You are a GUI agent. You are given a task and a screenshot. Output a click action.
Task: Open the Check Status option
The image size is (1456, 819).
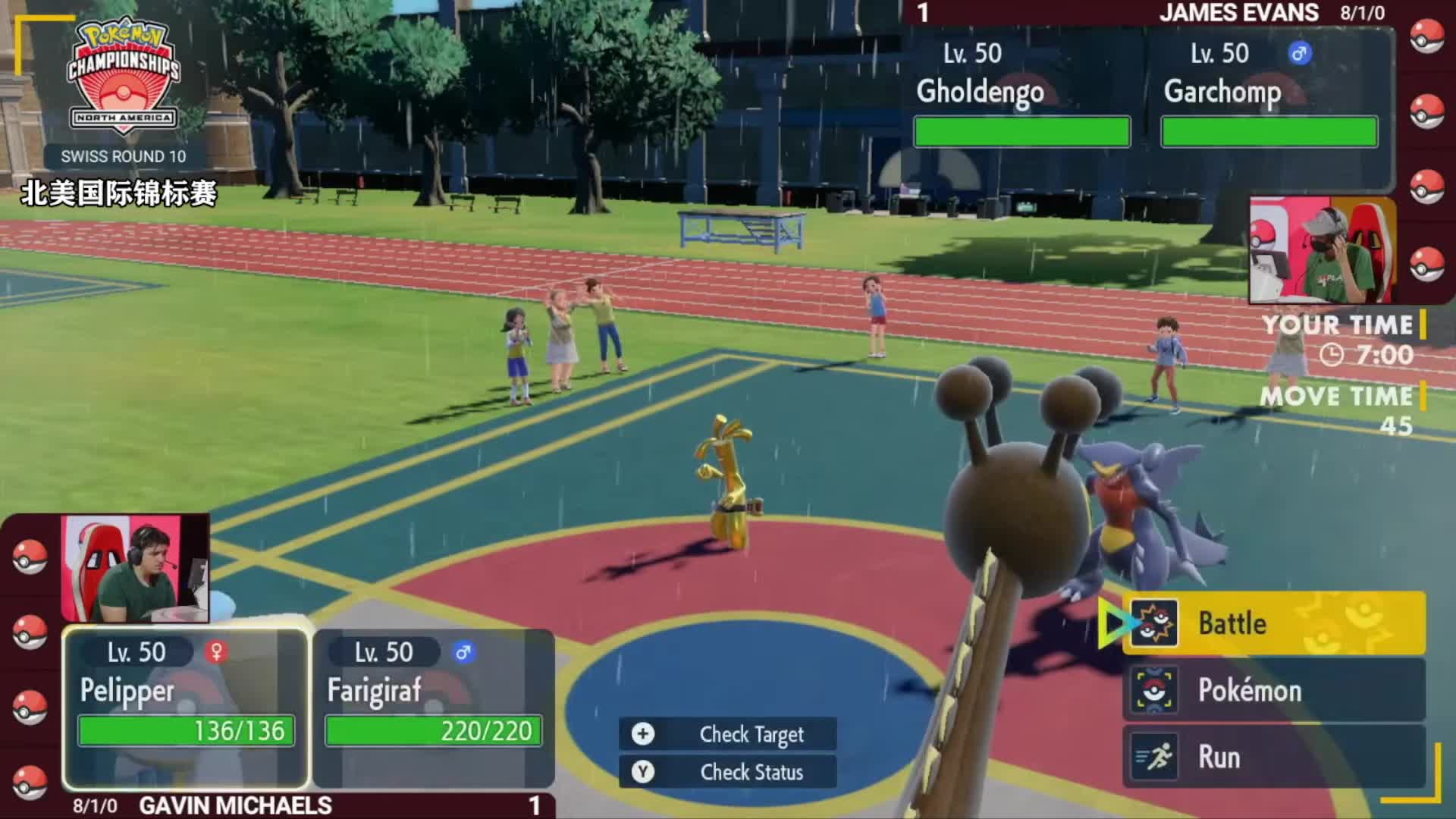coord(728,772)
